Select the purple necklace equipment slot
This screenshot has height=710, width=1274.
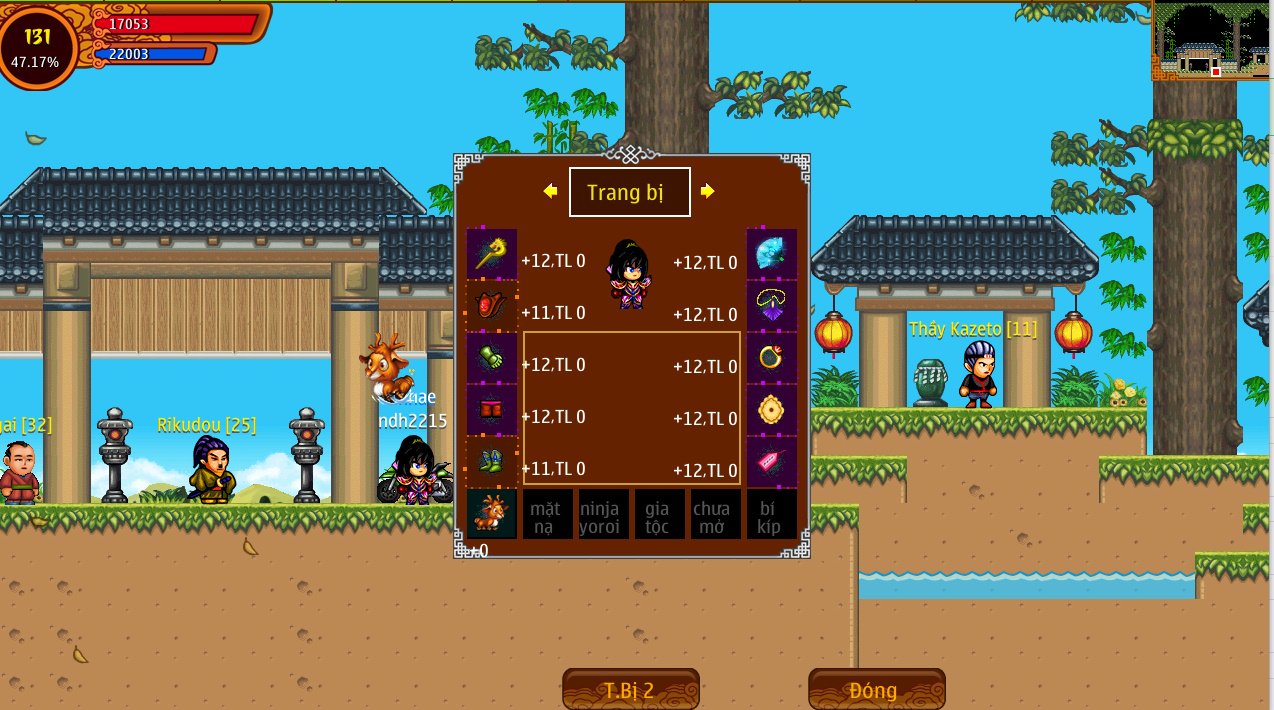(x=772, y=306)
